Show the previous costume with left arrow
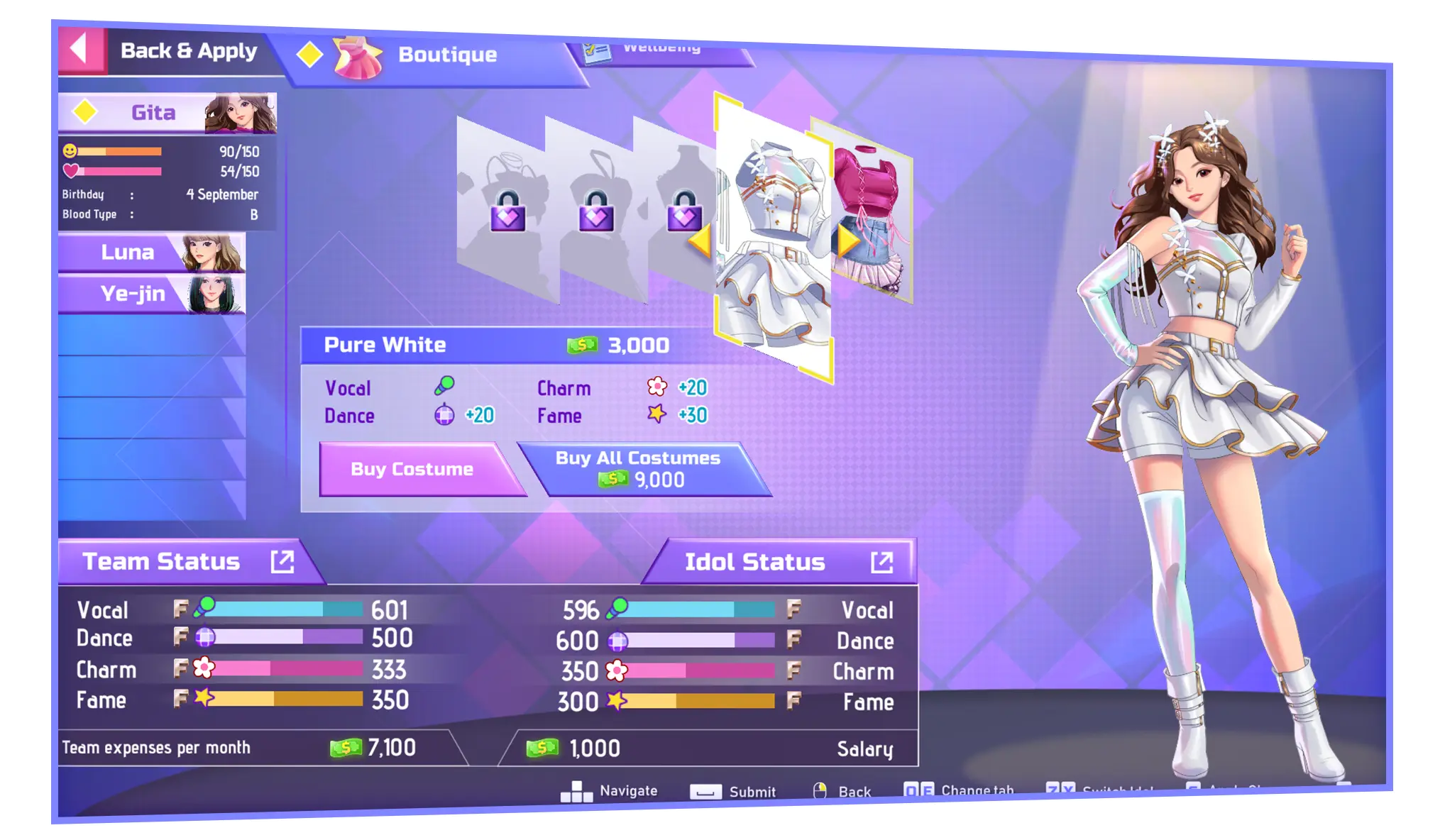 click(700, 241)
